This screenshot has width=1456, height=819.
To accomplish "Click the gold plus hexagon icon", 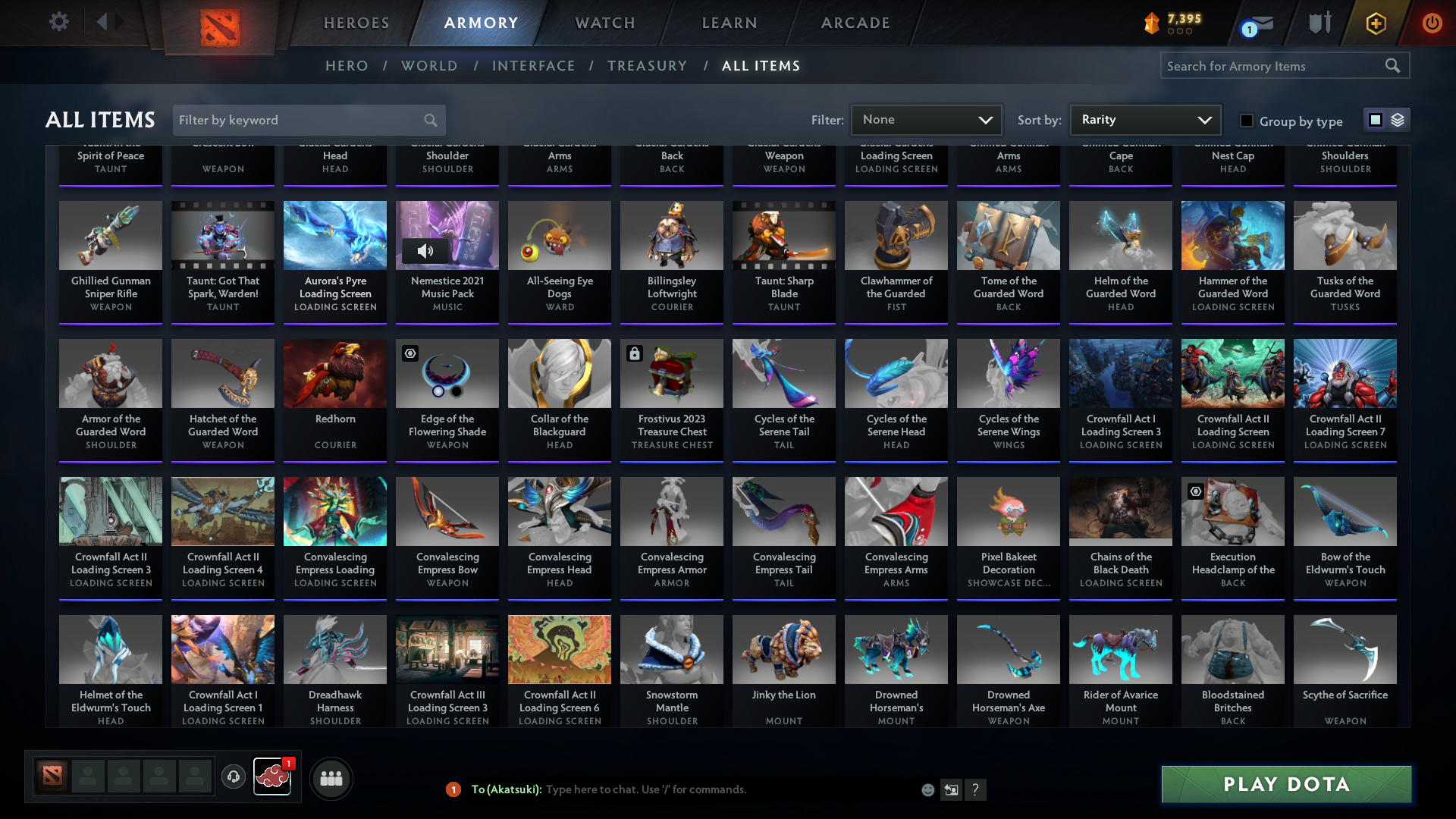I will click(x=1375, y=23).
